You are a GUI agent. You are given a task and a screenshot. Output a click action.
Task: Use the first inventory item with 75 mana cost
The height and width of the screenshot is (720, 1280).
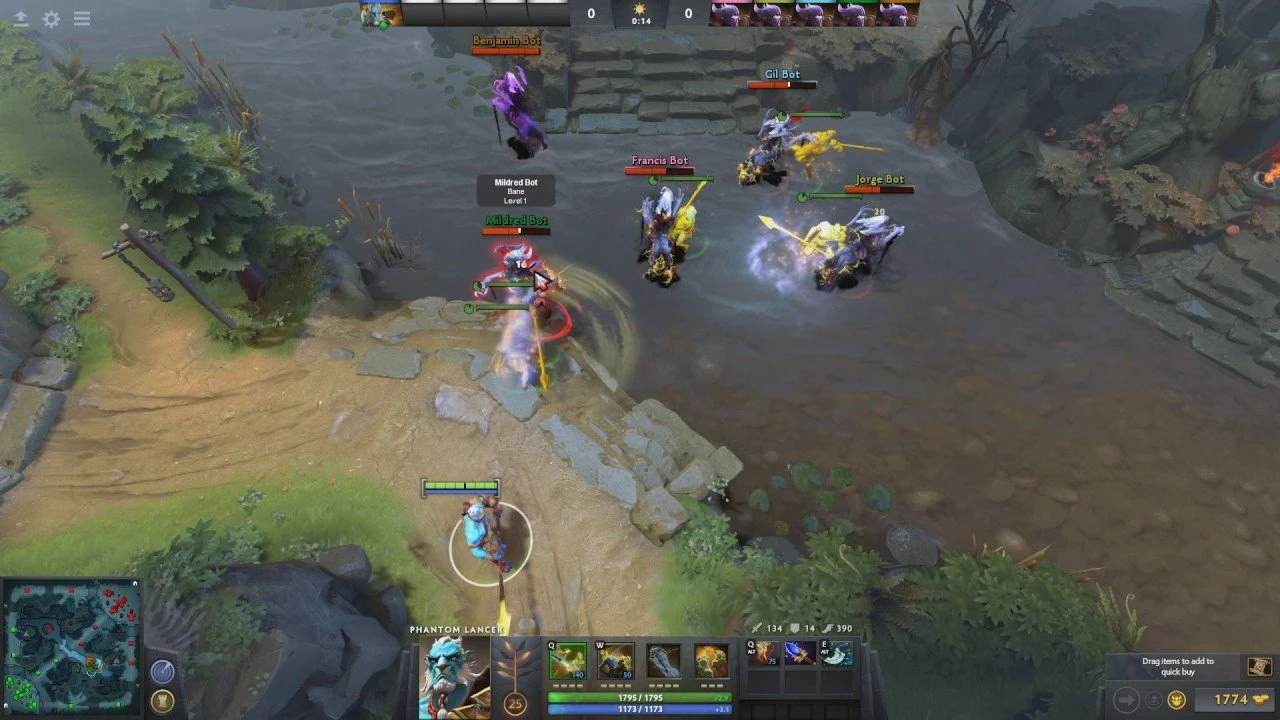click(764, 654)
